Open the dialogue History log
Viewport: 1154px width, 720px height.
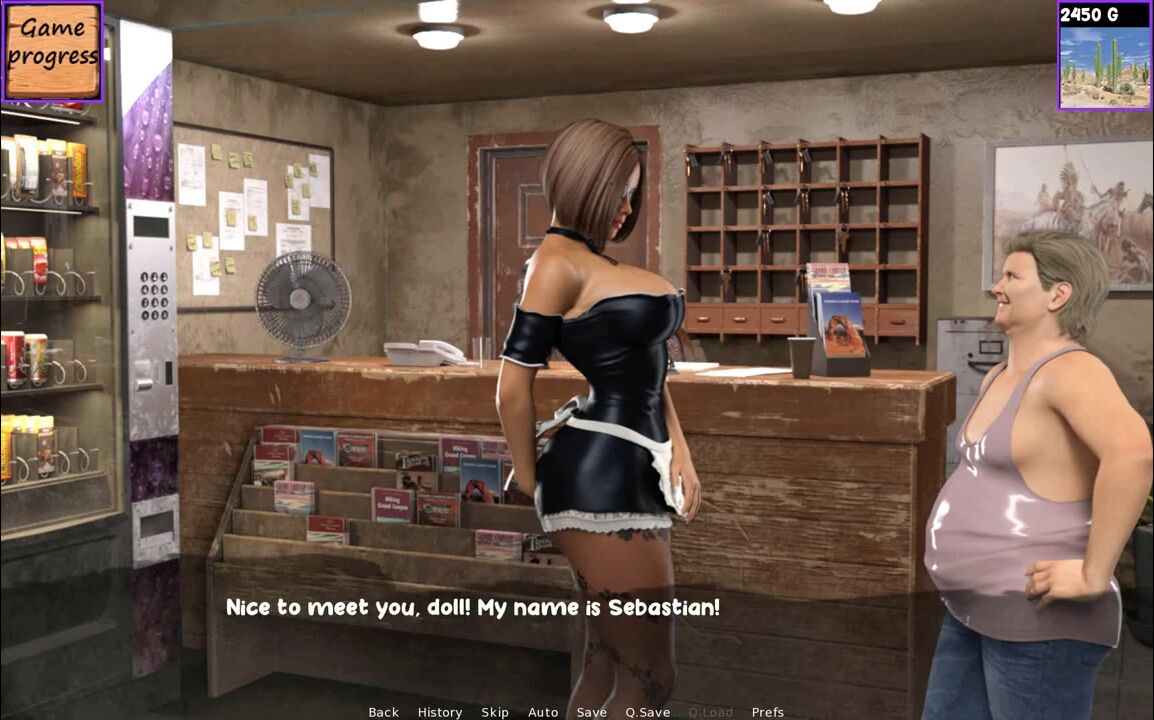click(440, 712)
